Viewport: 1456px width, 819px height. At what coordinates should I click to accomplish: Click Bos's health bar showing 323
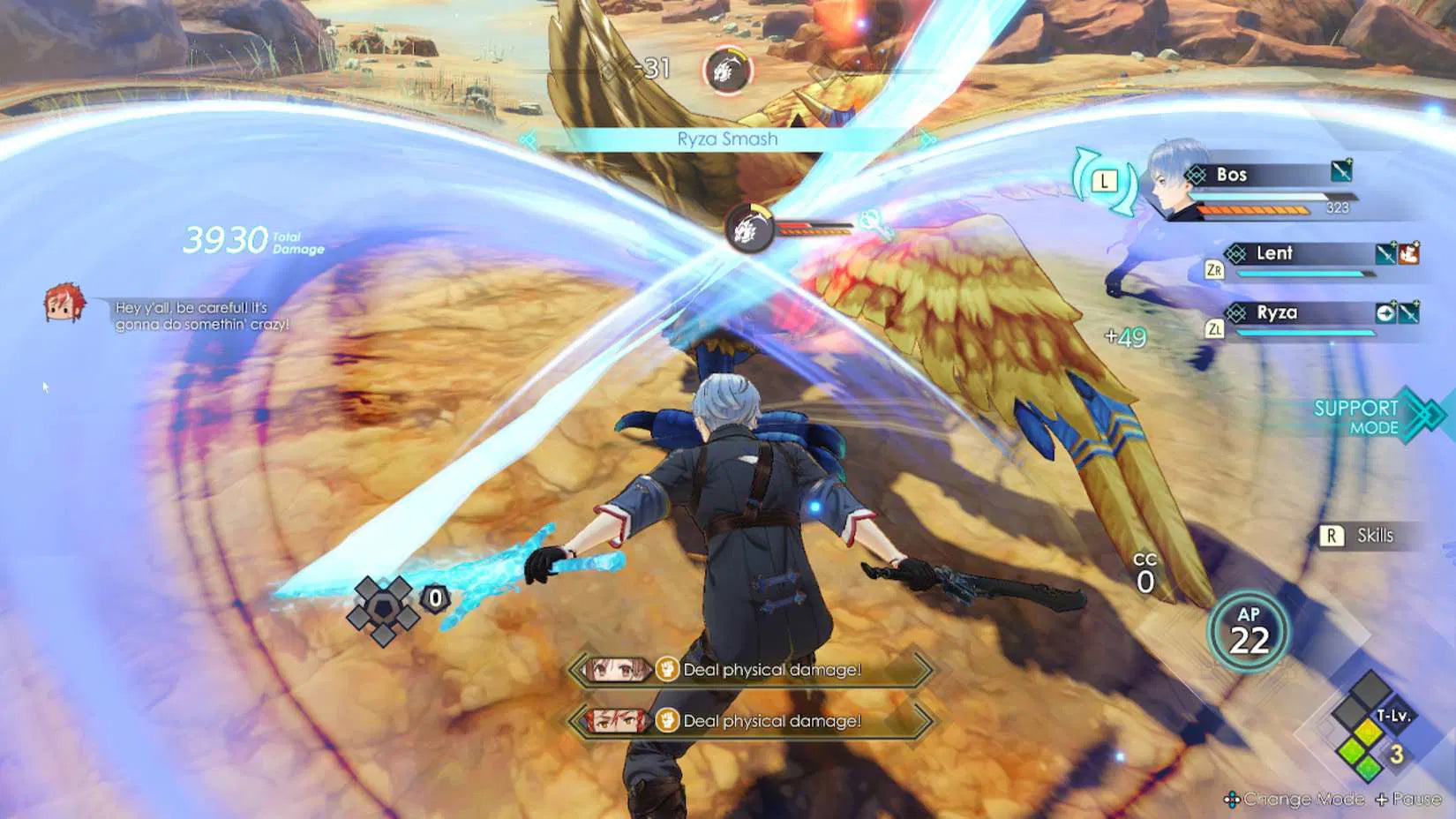1271,196
